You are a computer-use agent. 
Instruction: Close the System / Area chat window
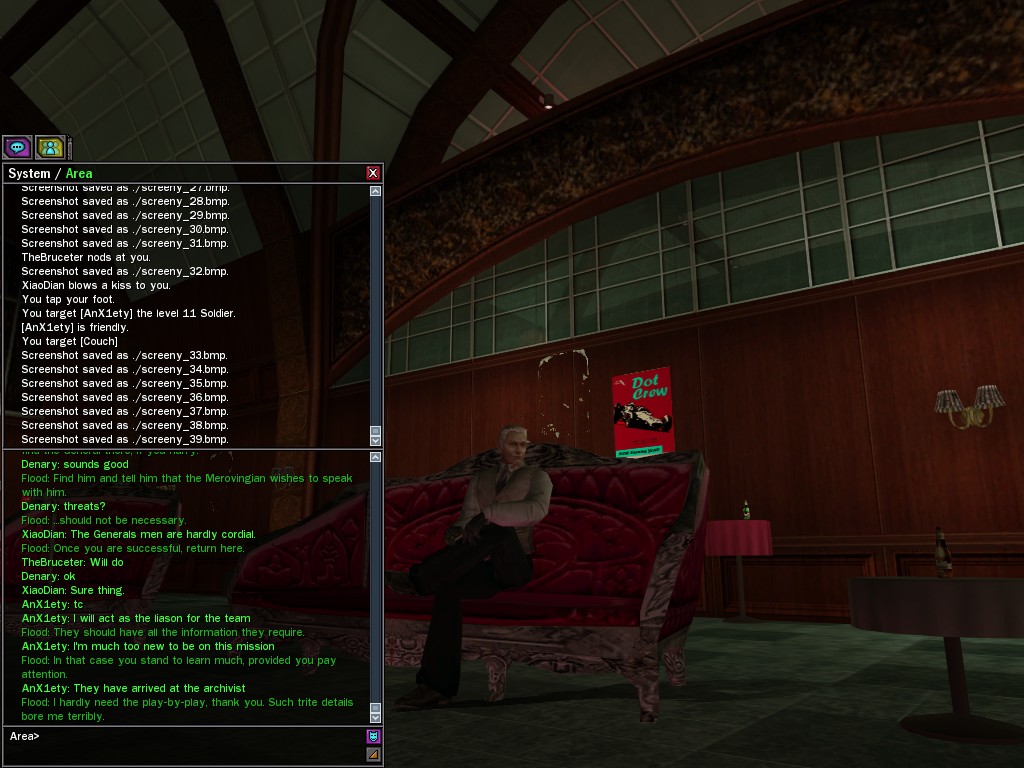click(x=373, y=173)
